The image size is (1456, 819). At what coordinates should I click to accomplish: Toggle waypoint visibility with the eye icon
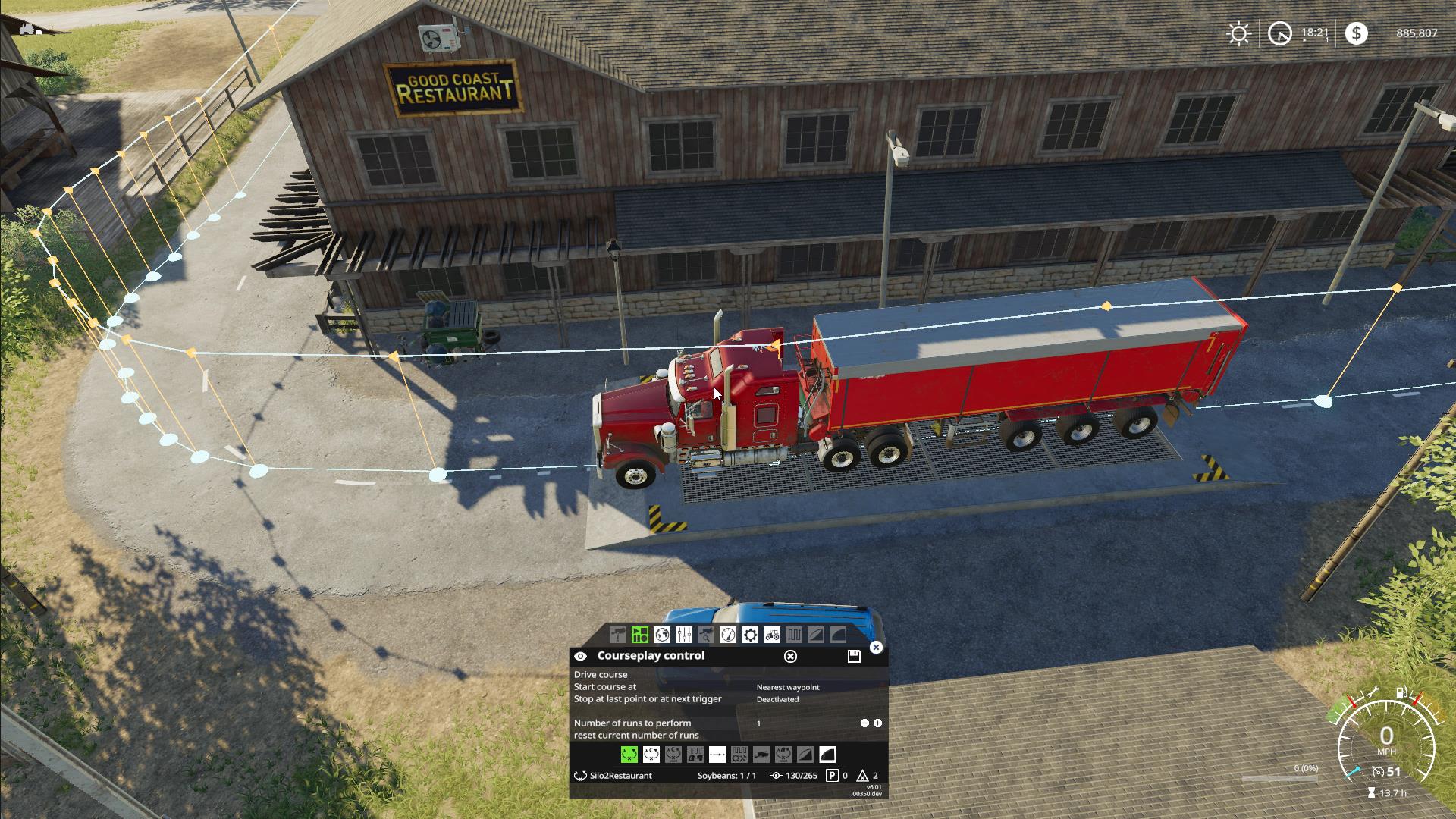coord(580,656)
